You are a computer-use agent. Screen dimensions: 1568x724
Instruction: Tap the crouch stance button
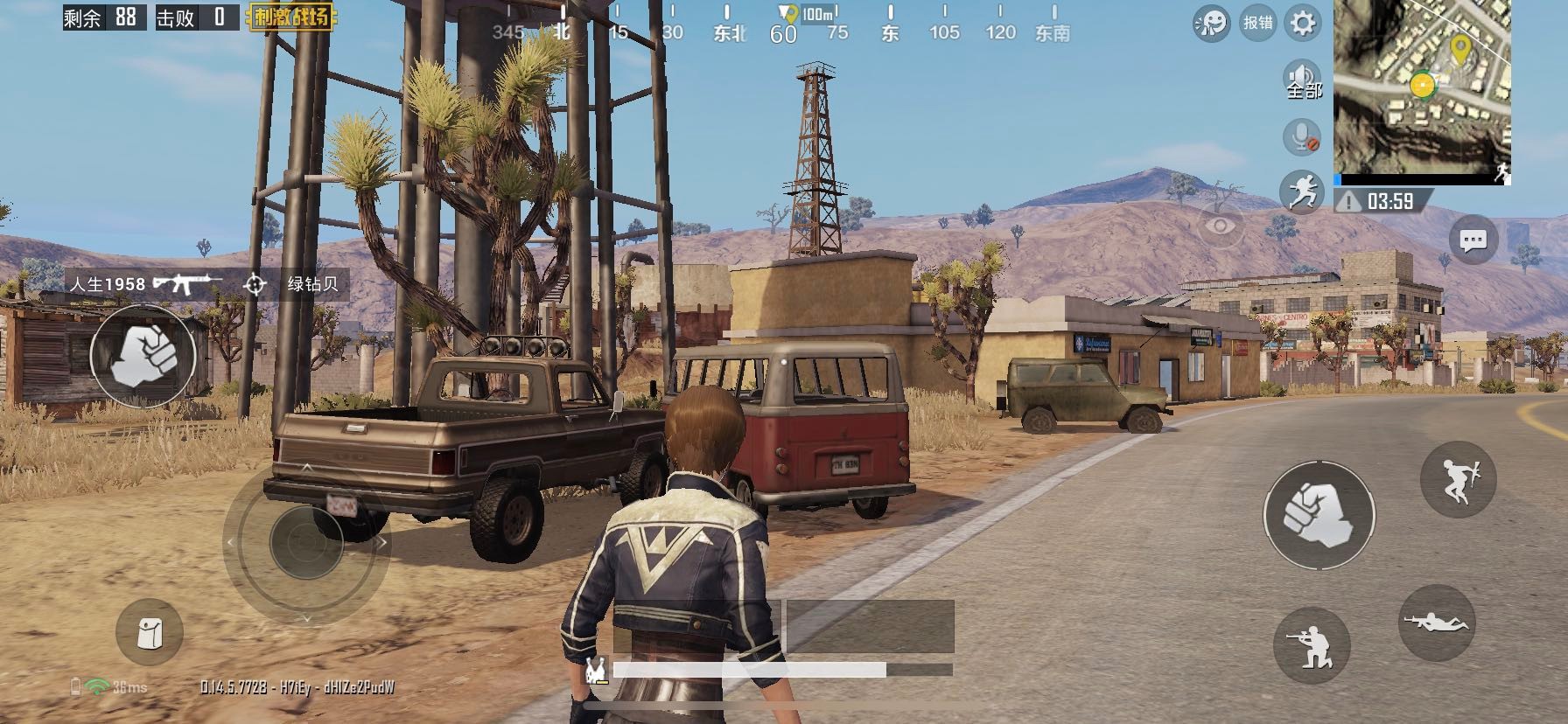point(1312,645)
